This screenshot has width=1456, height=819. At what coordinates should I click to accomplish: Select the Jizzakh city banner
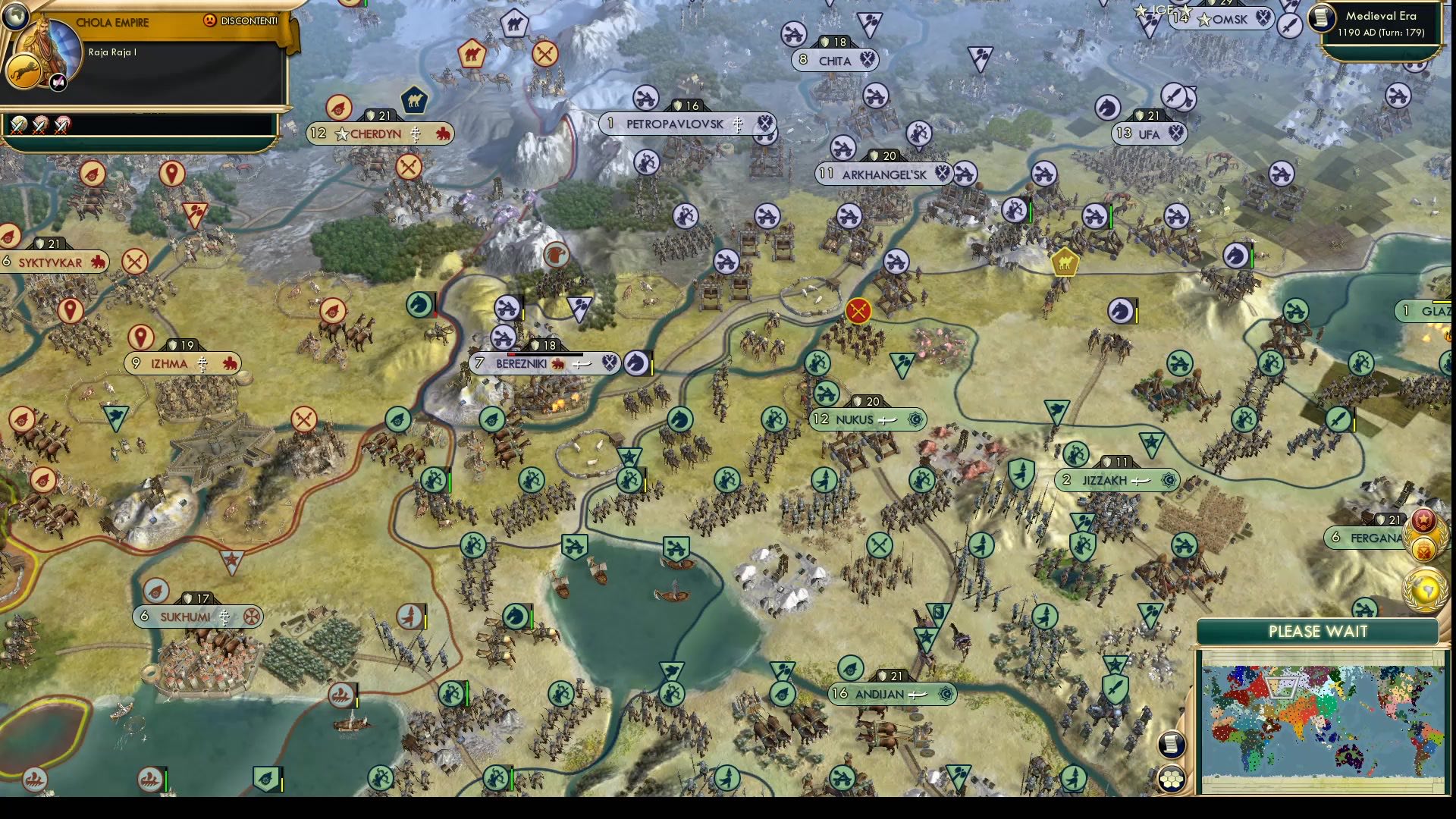[x=1115, y=479]
